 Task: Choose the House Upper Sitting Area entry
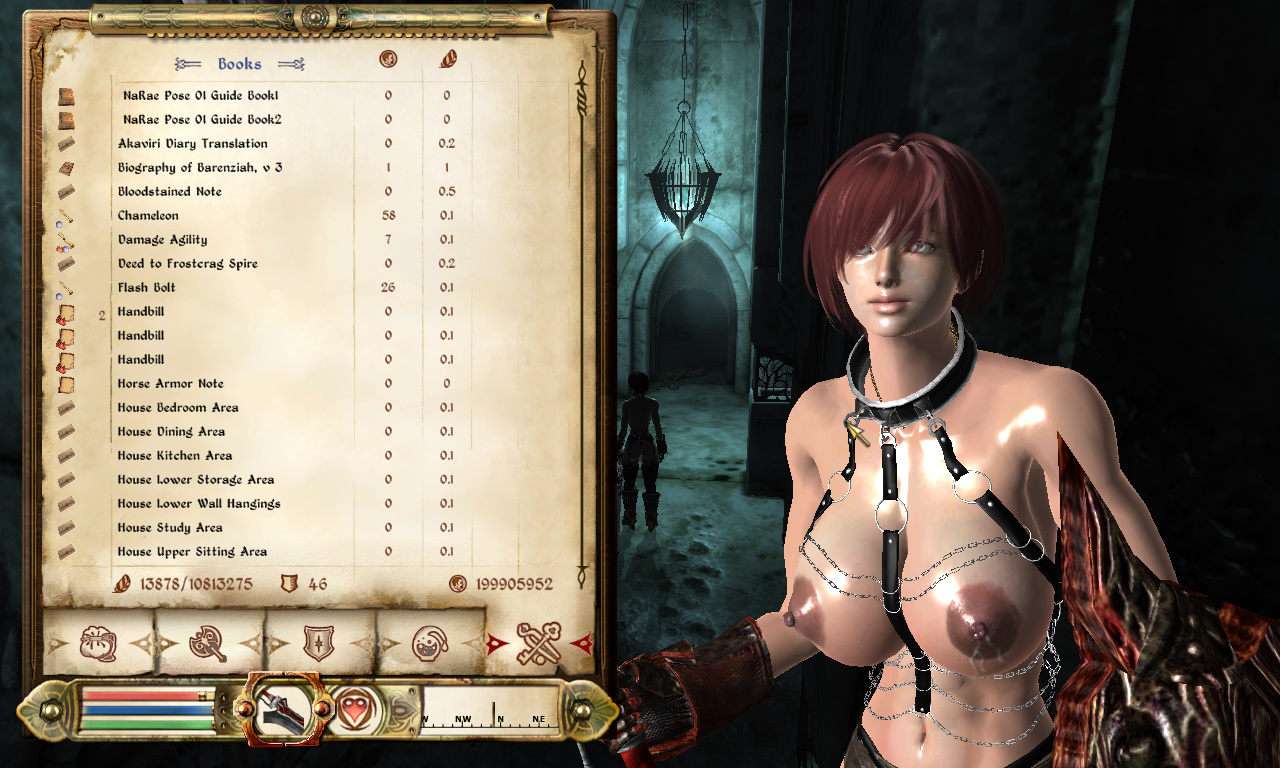tap(192, 552)
